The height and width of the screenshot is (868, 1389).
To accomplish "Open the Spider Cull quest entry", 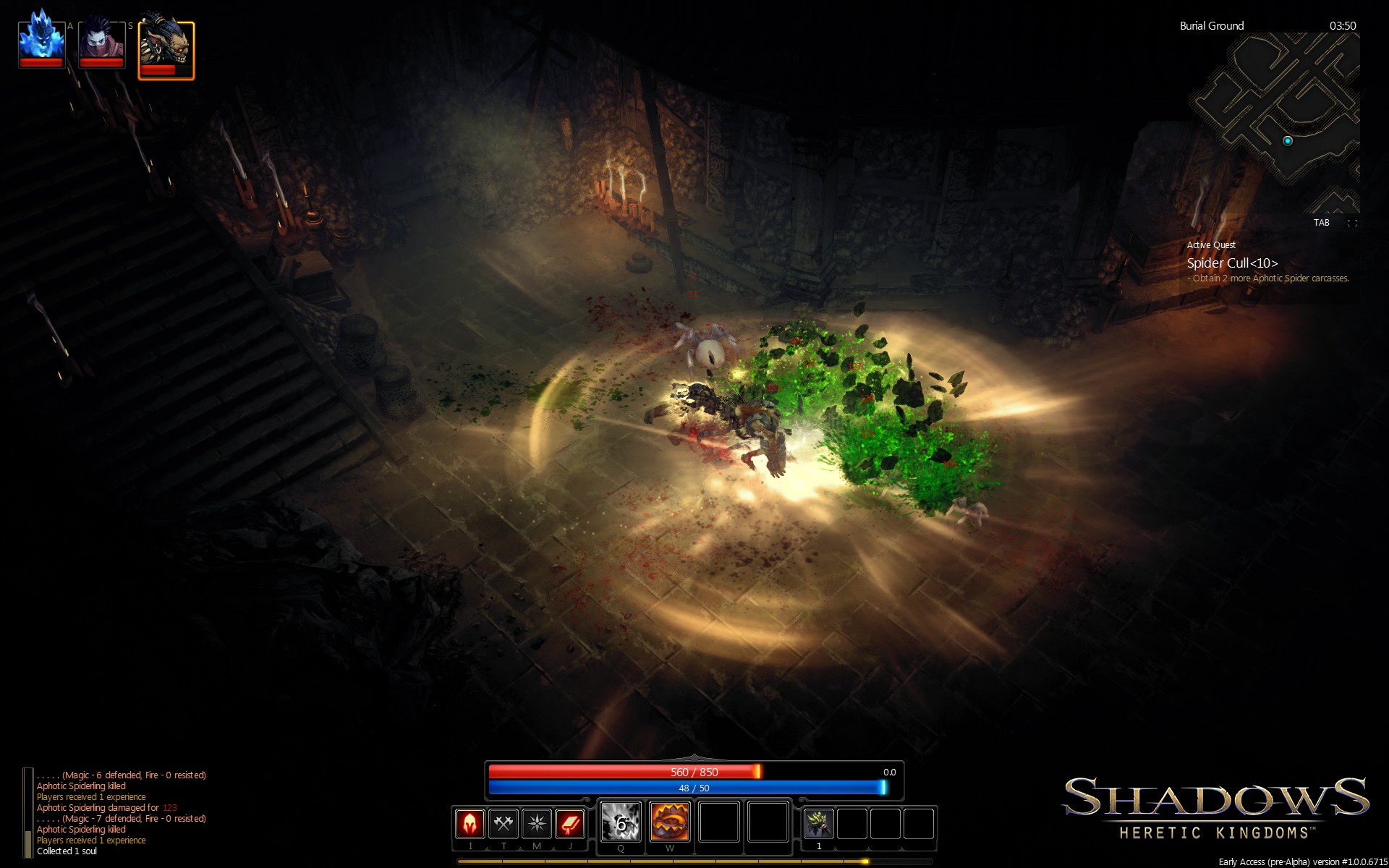I will tap(1231, 263).
